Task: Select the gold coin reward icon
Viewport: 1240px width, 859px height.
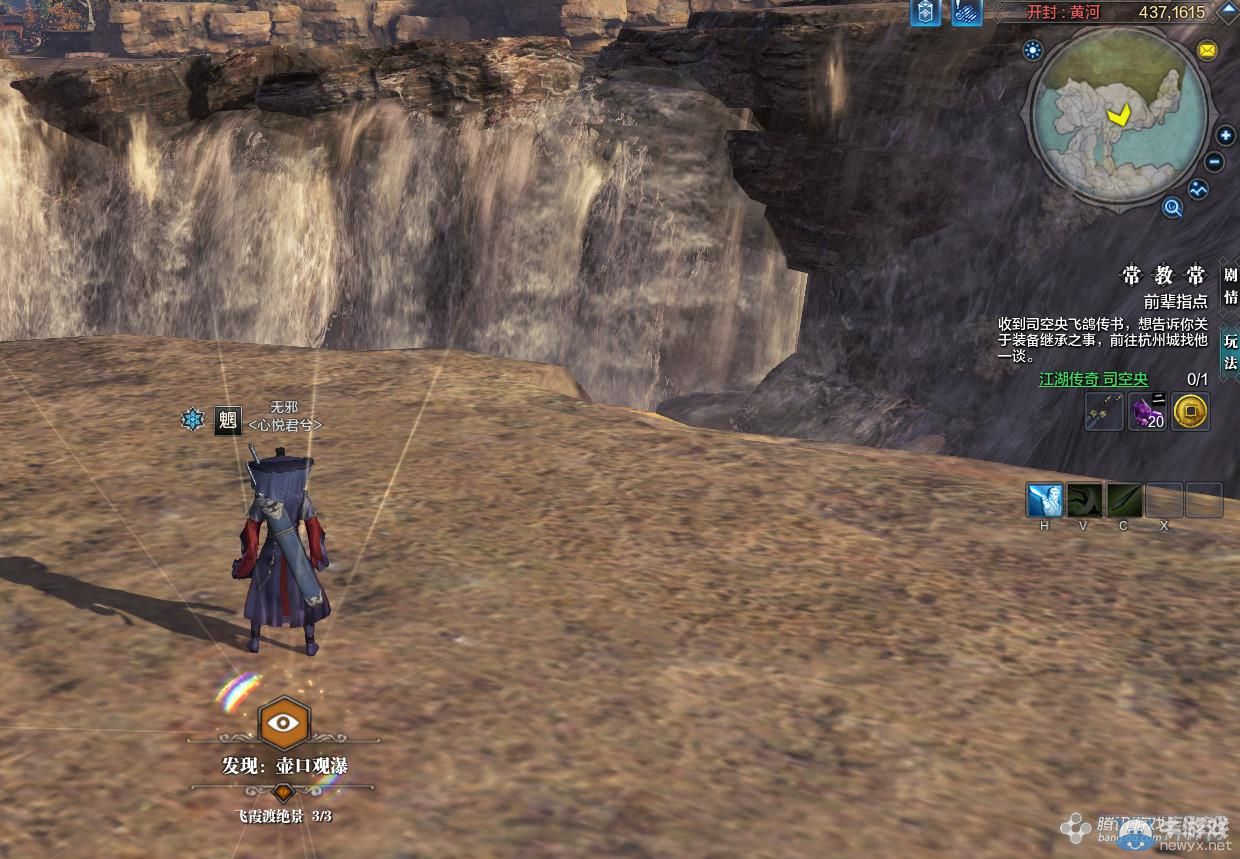Action: click(x=1190, y=410)
